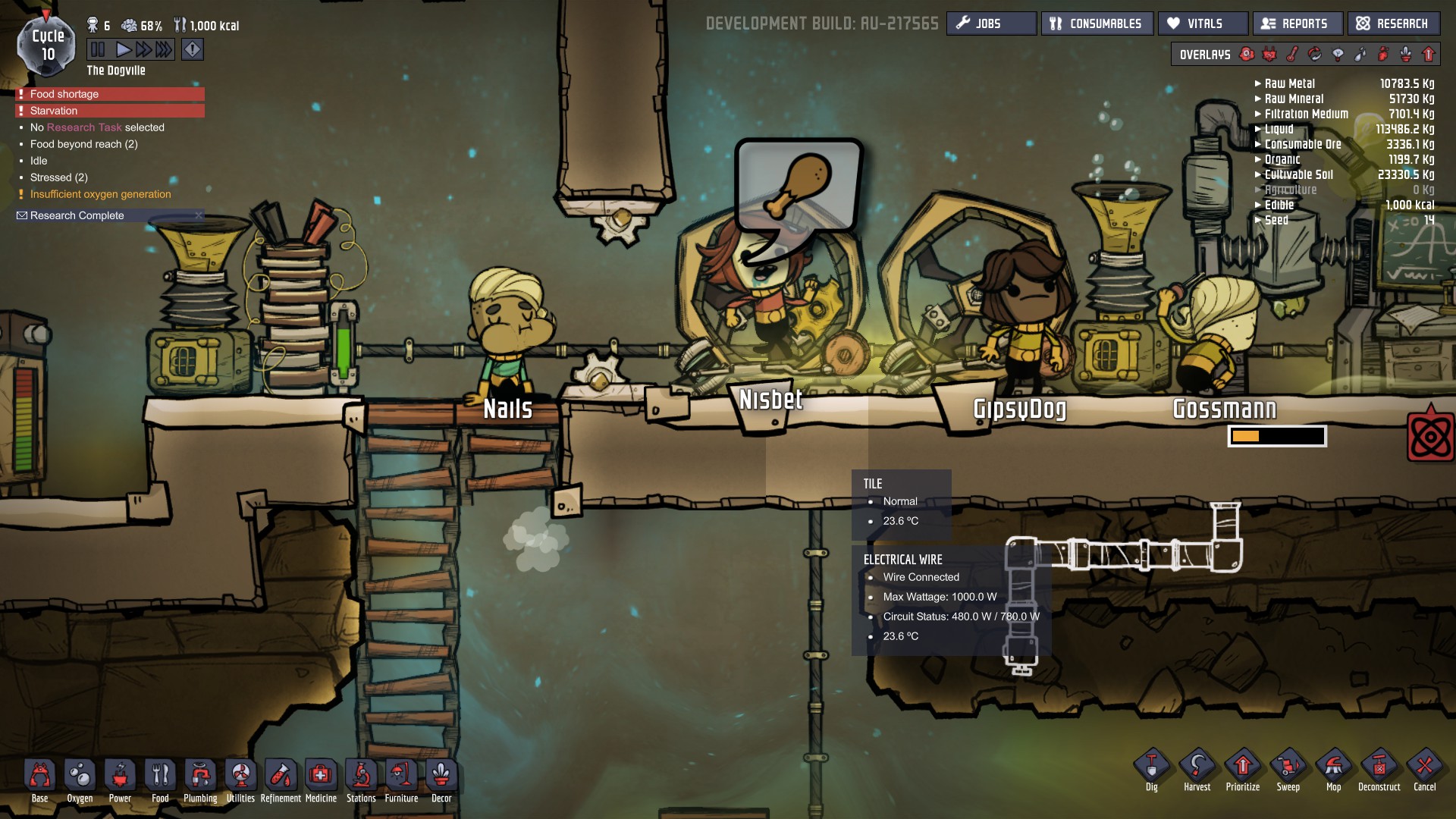Open the Oxygen overlay
The width and height of the screenshot is (1456, 819).
click(x=1247, y=55)
